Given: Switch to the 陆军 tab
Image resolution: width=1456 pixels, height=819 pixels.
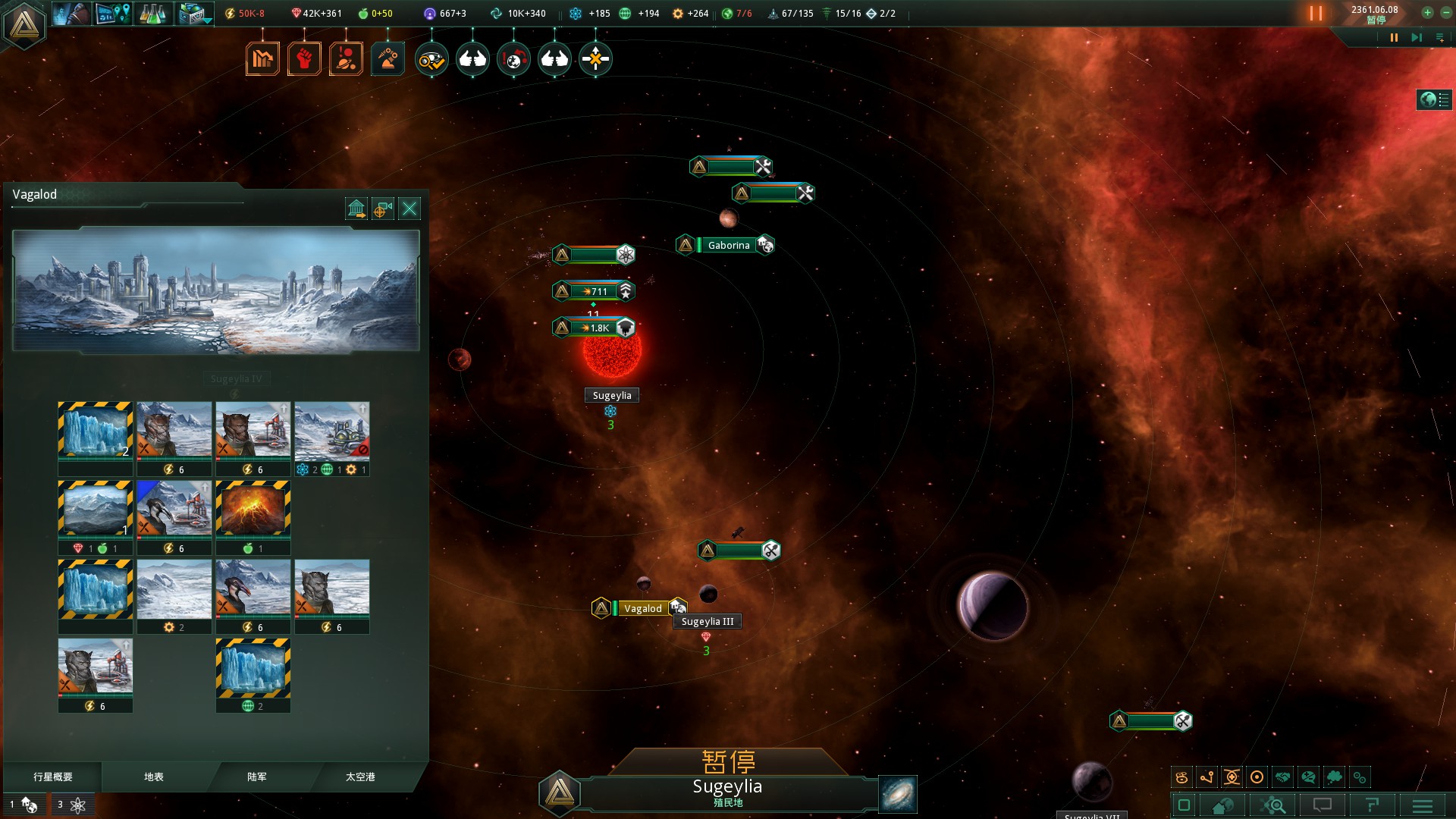Looking at the screenshot, I should [257, 777].
